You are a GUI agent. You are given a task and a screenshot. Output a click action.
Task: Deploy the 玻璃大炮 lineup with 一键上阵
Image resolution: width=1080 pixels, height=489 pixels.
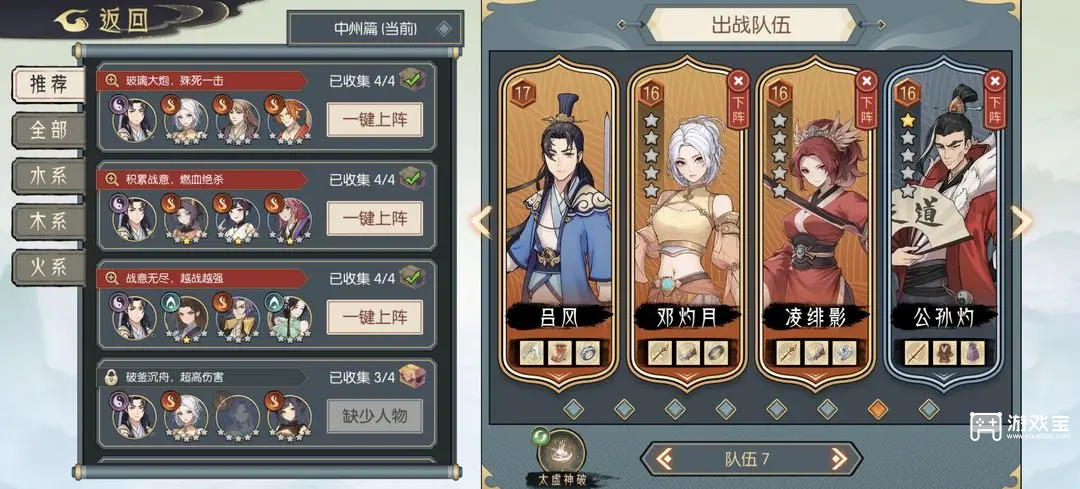point(374,119)
